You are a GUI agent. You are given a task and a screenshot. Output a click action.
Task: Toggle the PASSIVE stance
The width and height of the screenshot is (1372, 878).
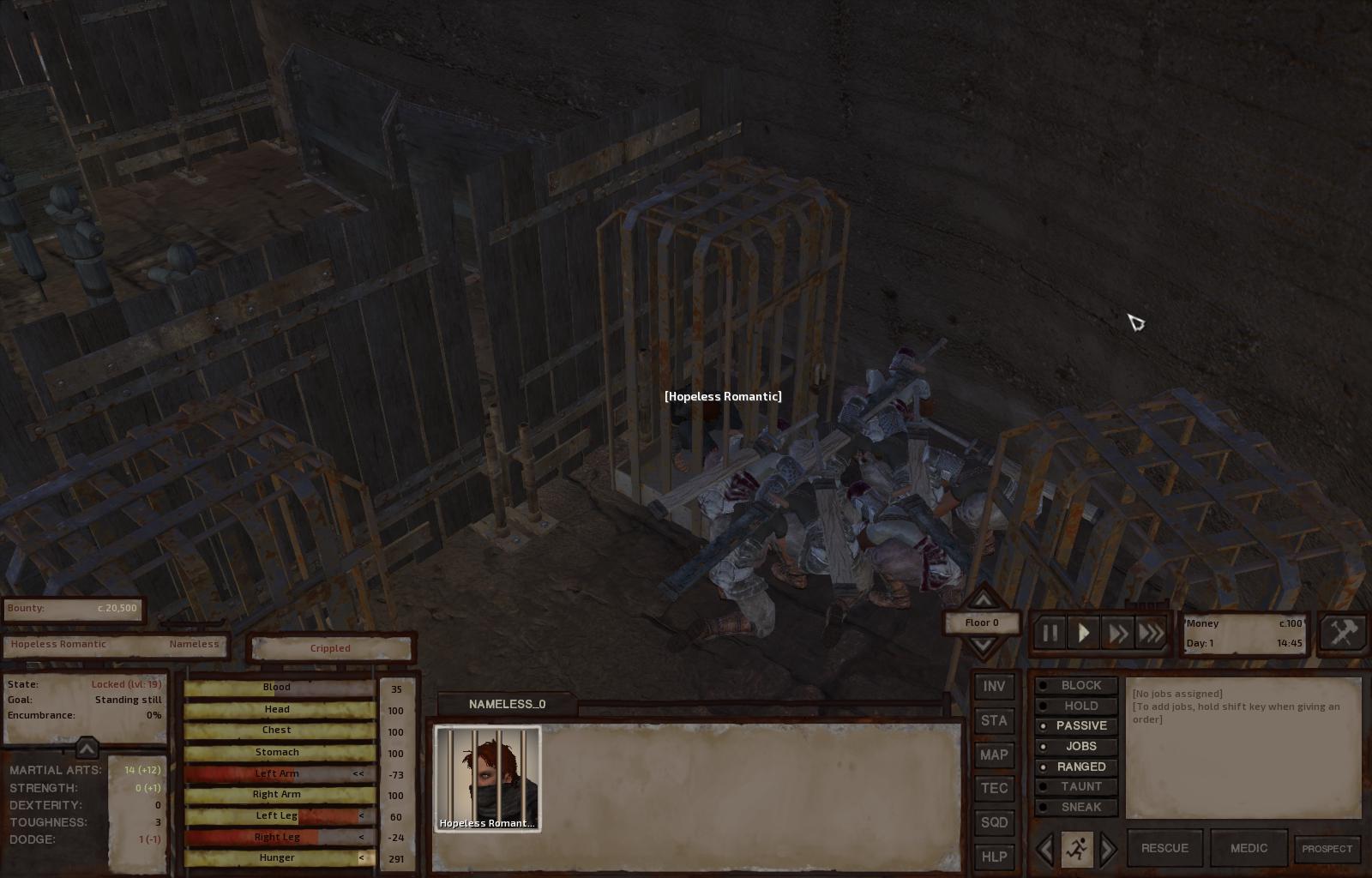coord(1076,726)
